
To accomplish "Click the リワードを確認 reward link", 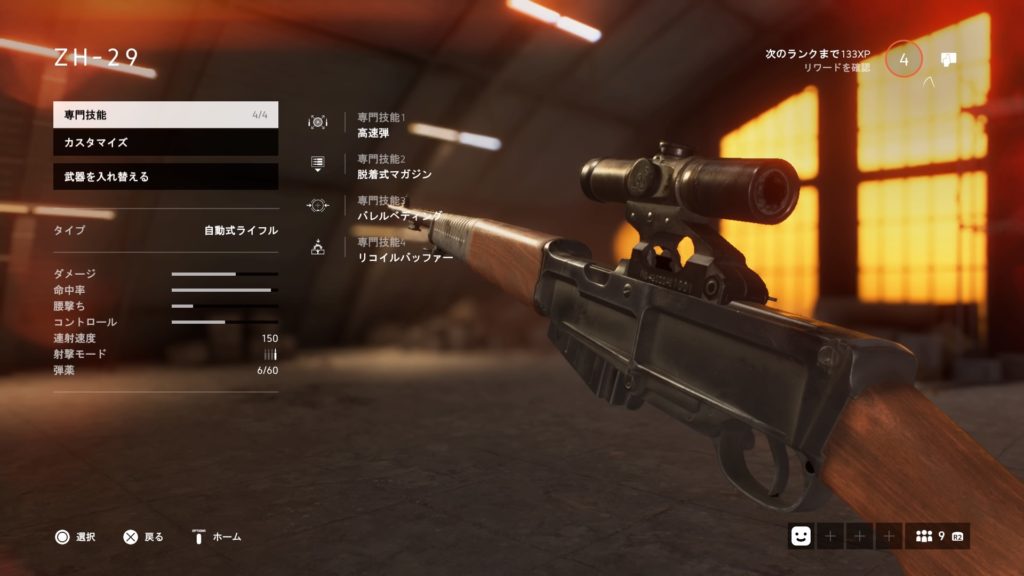I will pos(836,68).
